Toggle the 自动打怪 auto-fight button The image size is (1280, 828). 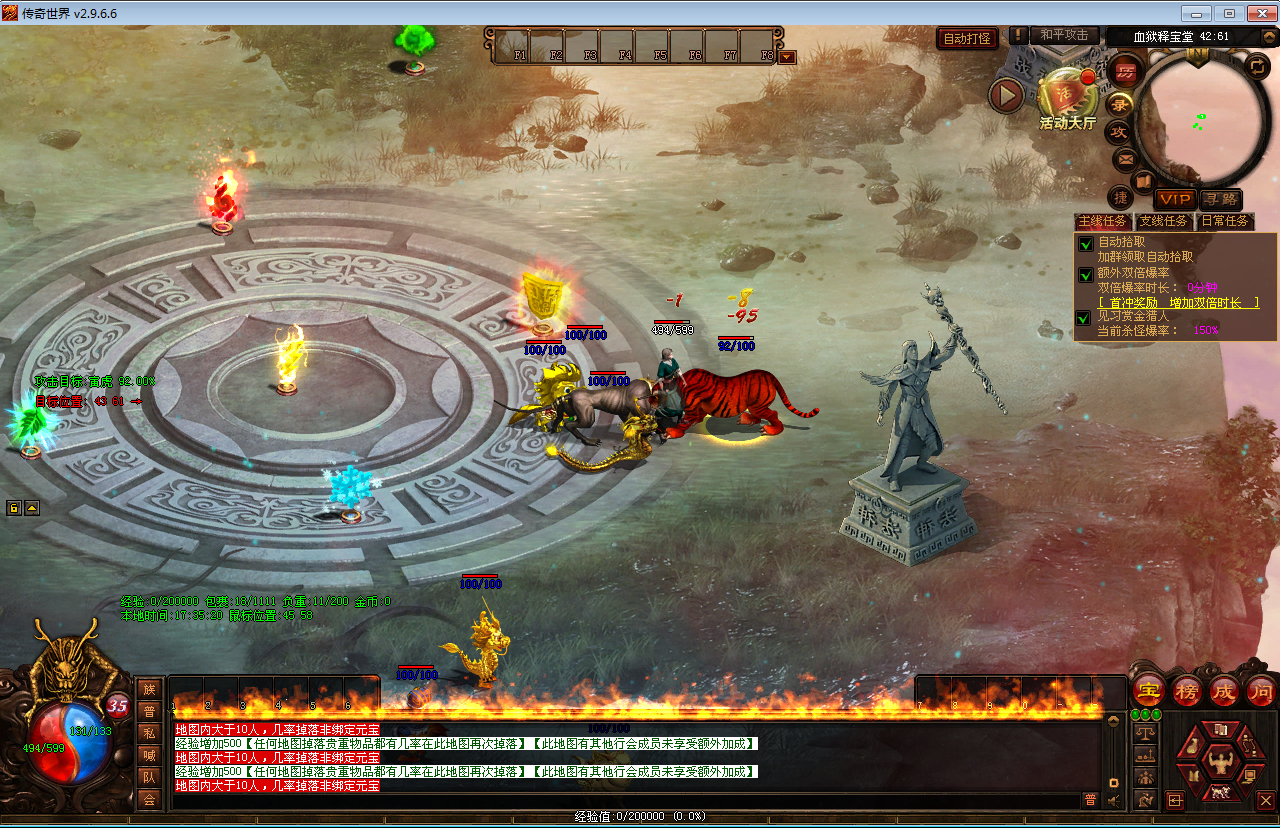(968, 38)
